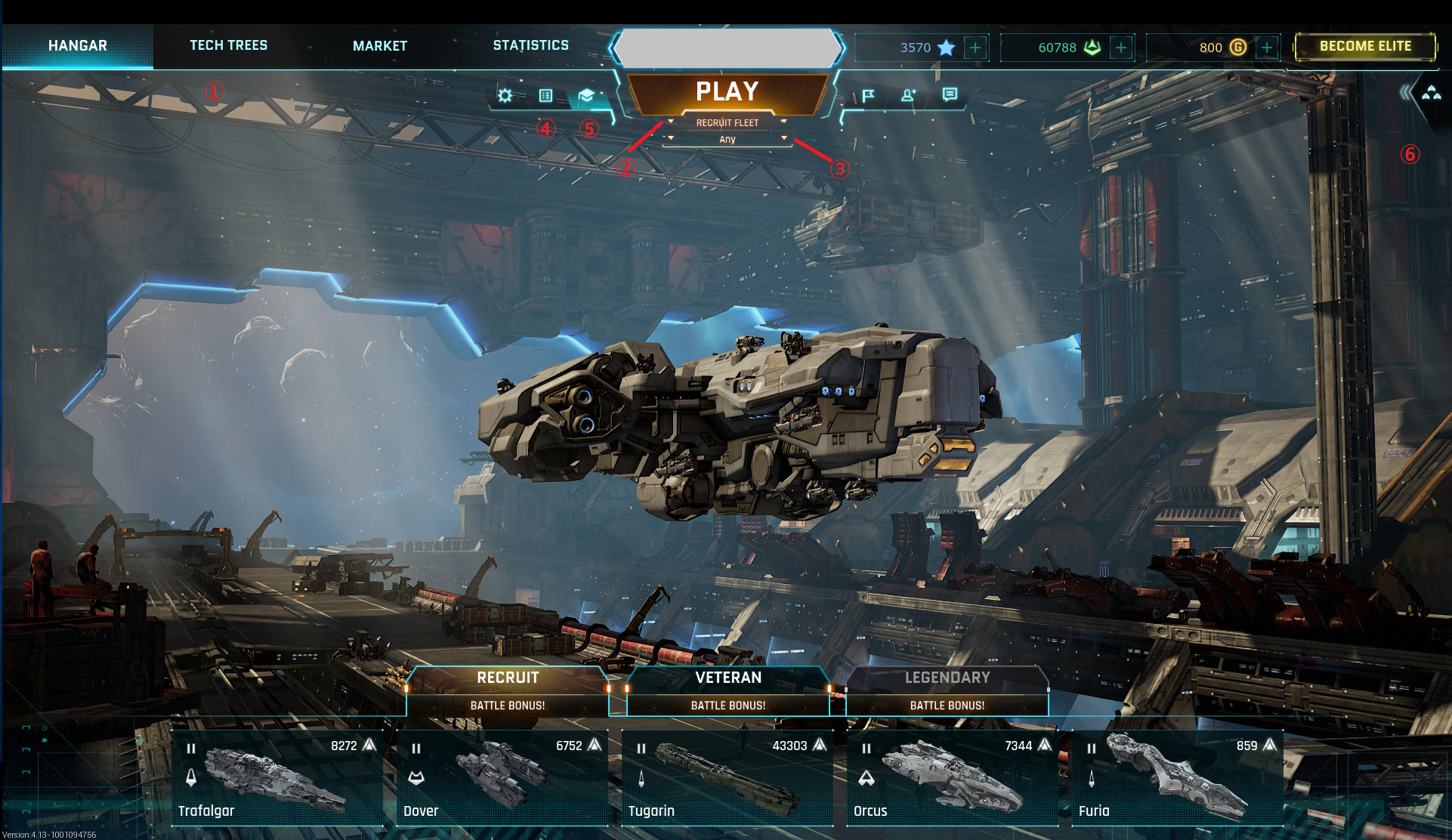Expand the squad side panel arrow
This screenshot has height=840, width=1452.
(x=1405, y=93)
